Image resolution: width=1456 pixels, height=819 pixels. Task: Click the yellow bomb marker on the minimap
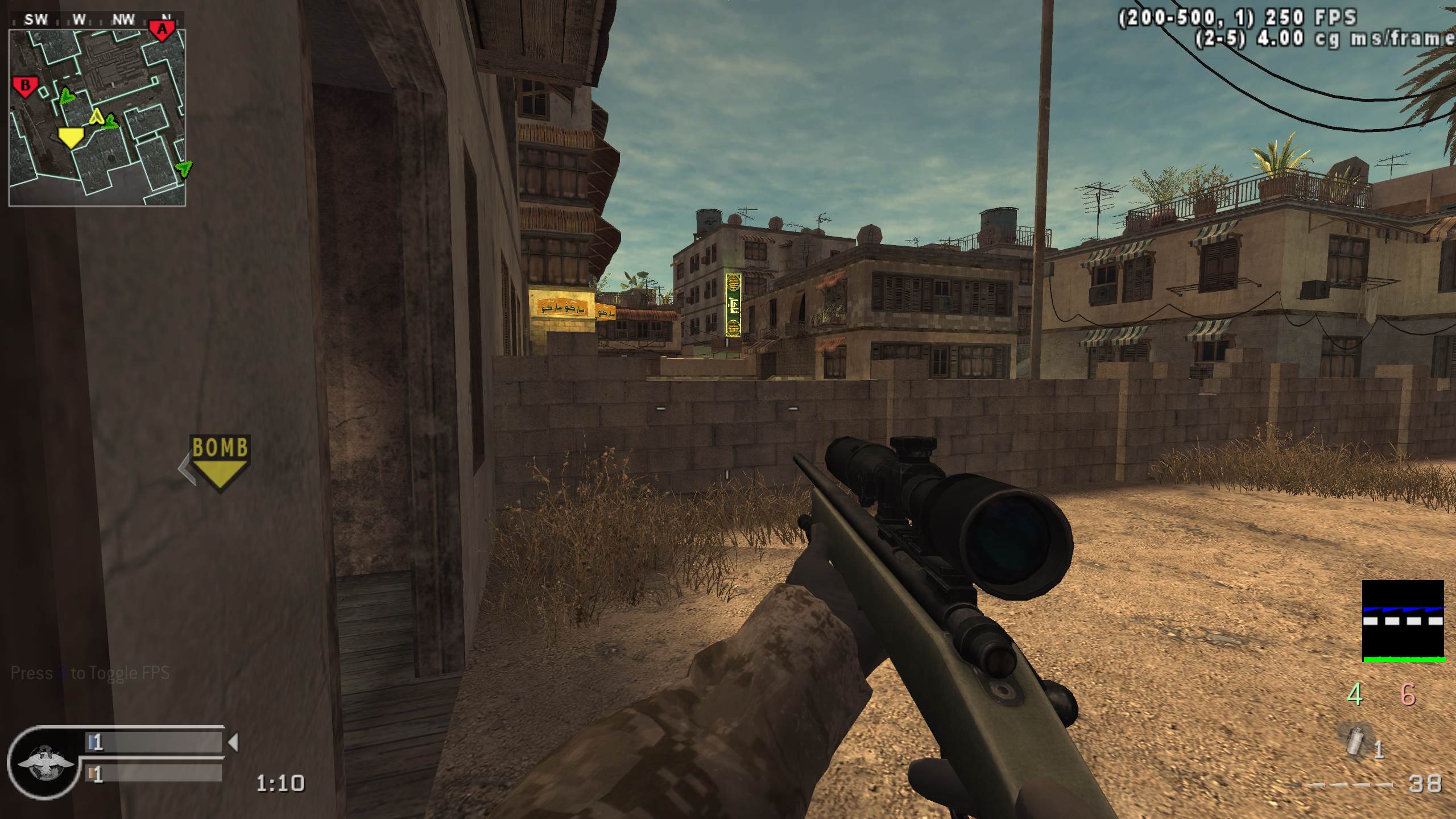click(71, 137)
